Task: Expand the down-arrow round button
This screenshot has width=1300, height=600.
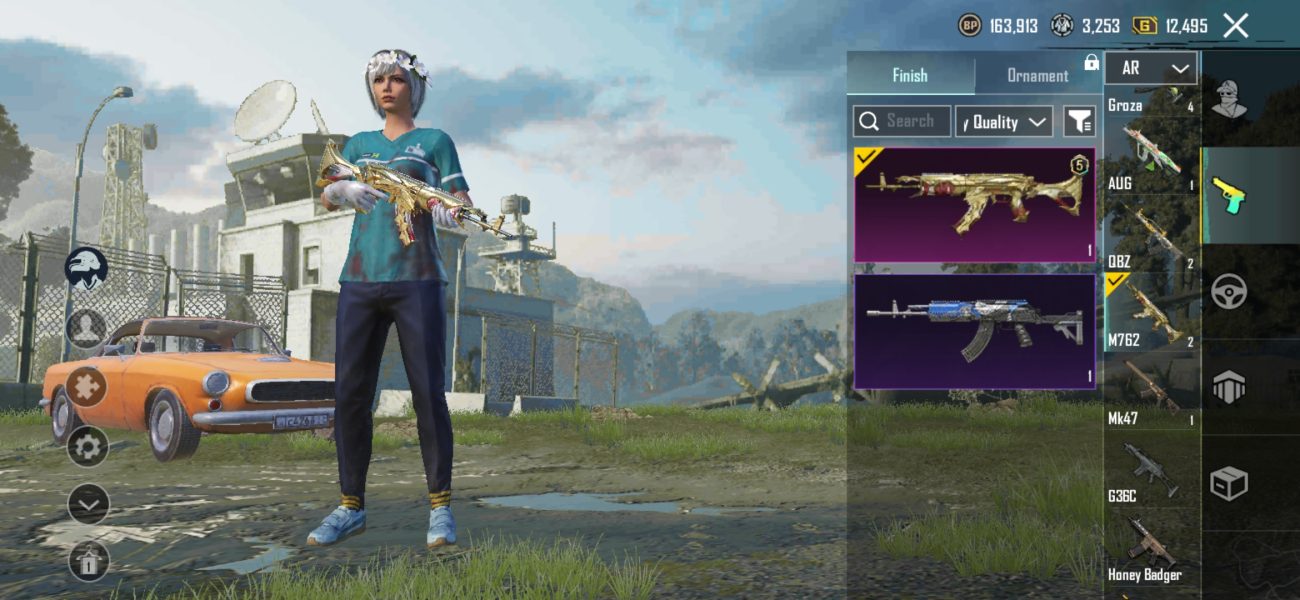Action: pyautogui.click(x=88, y=505)
